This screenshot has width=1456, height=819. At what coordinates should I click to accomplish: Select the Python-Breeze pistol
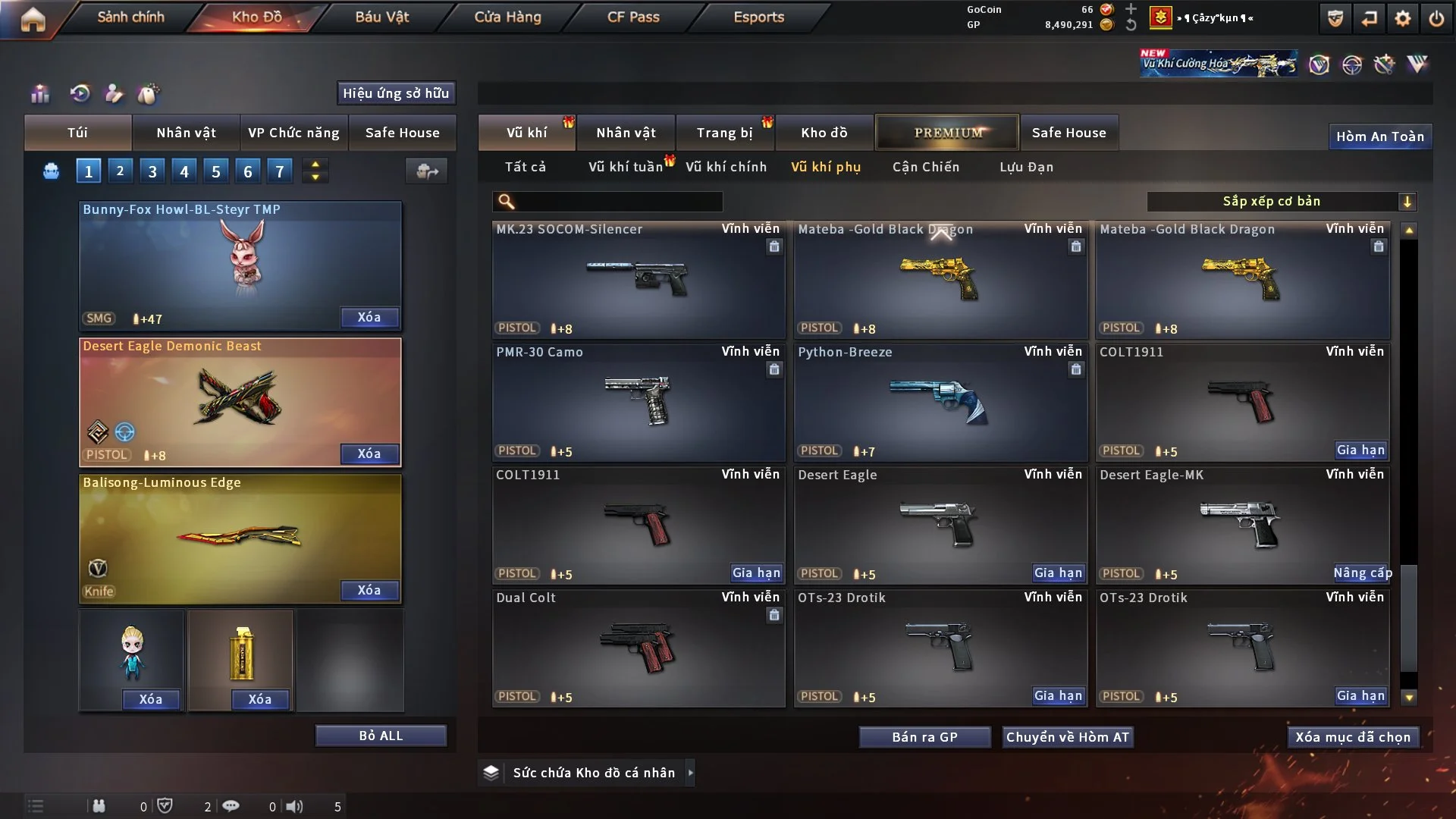[940, 402]
